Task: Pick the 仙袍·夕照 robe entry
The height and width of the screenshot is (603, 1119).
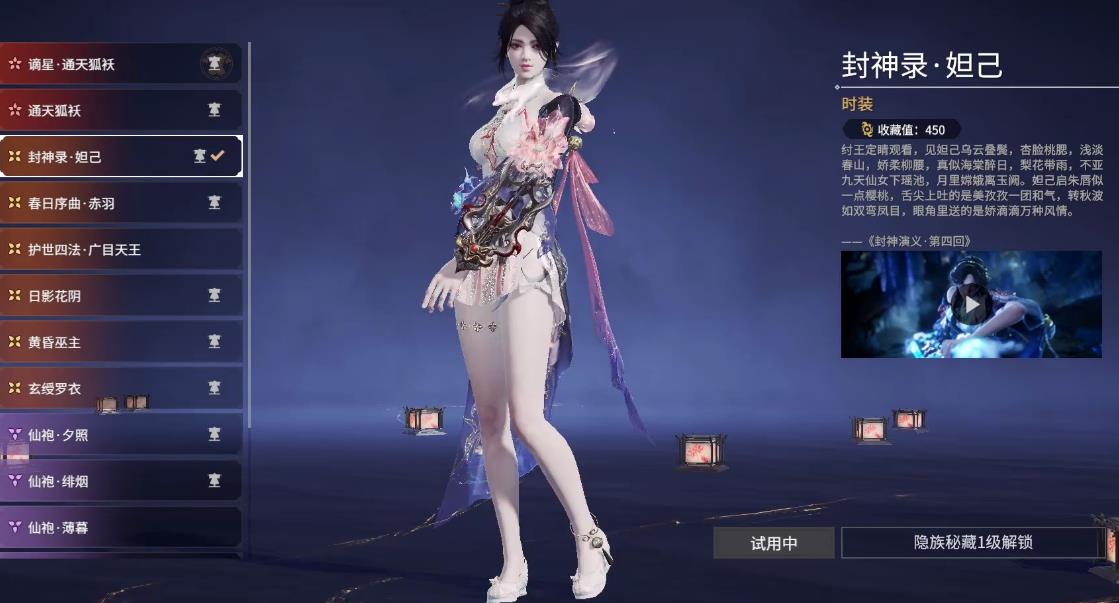Action: pos(120,435)
